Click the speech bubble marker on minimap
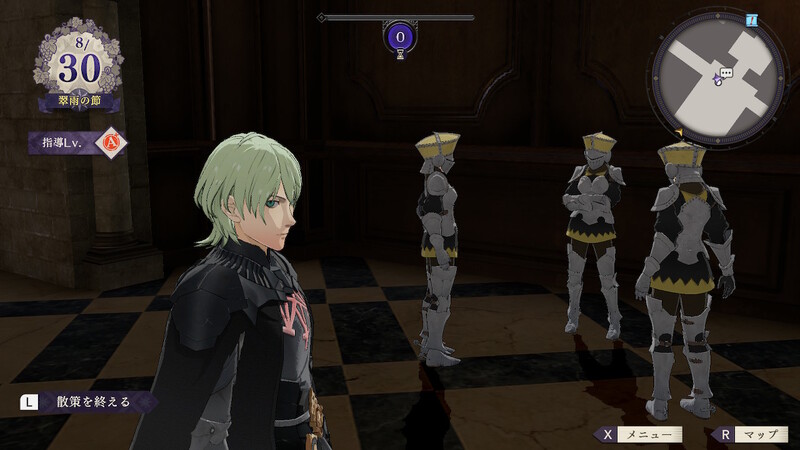The width and height of the screenshot is (800, 450). pyautogui.click(x=727, y=73)
